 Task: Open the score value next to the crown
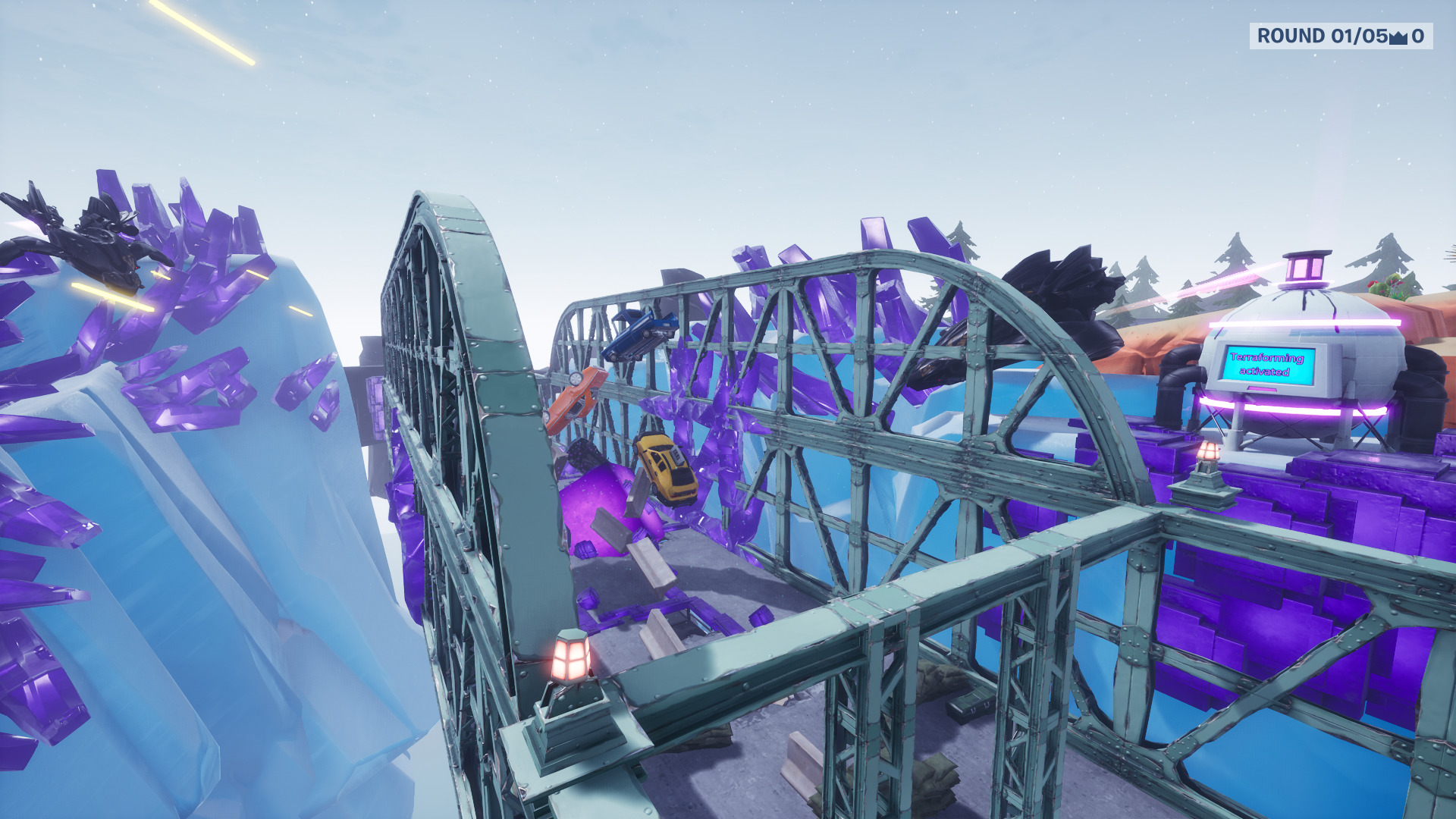(x=1420, y=34)
